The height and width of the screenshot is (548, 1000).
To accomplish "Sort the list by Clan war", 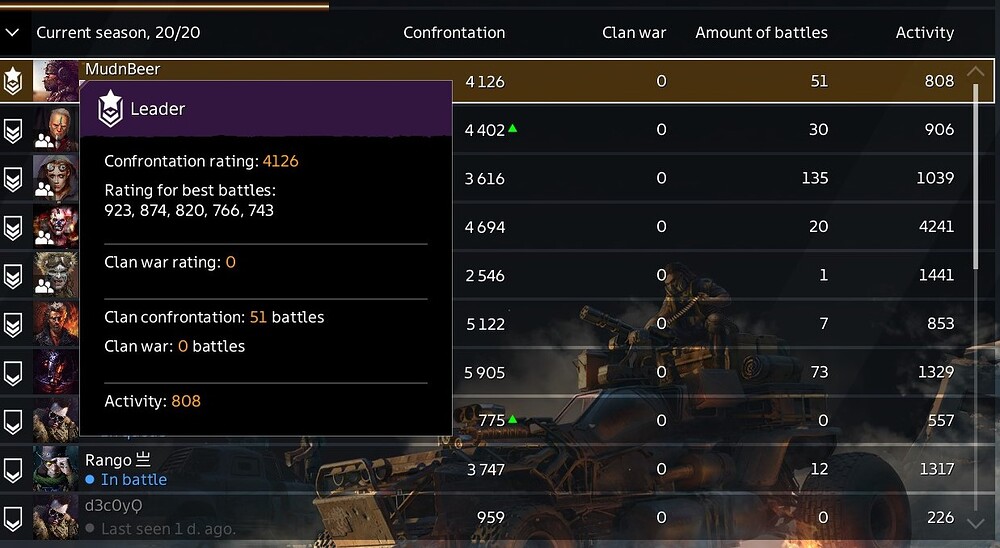I will click(634, 33).
